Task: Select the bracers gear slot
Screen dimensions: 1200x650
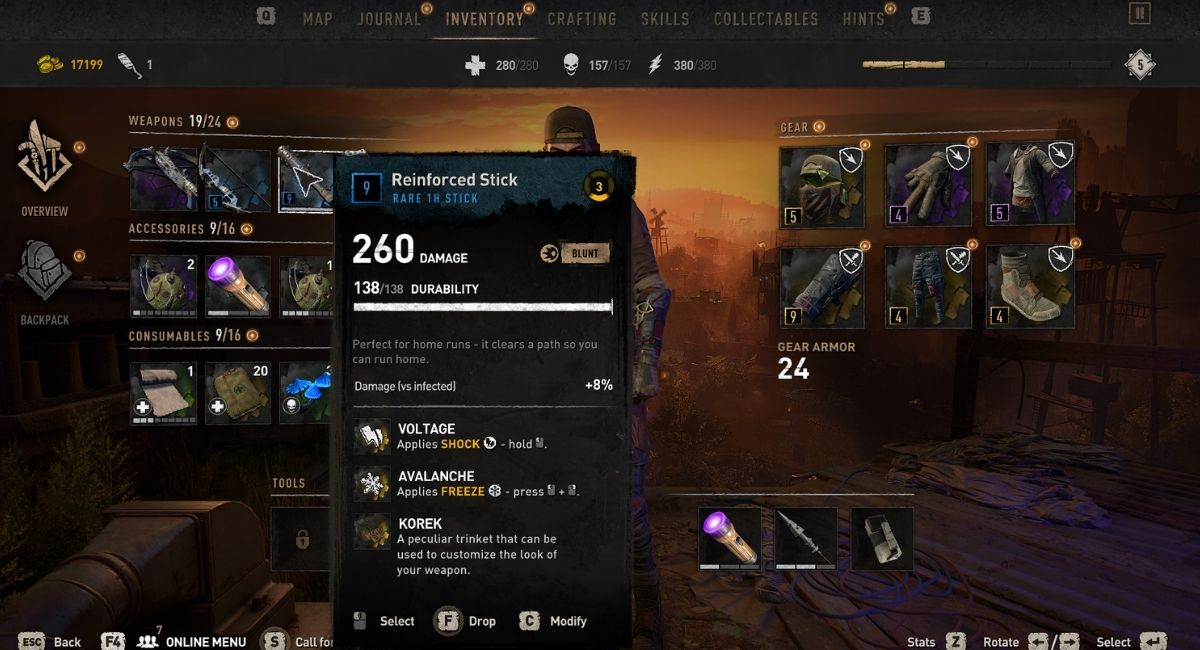Action: [822, 287]
